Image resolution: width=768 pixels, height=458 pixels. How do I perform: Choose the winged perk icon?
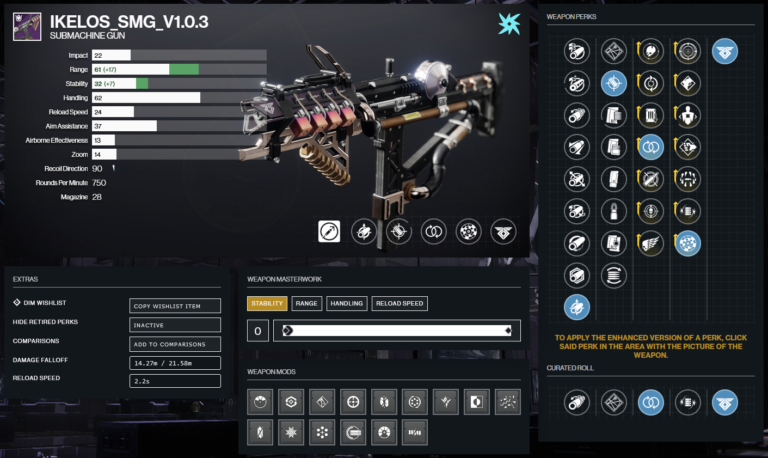651,242
